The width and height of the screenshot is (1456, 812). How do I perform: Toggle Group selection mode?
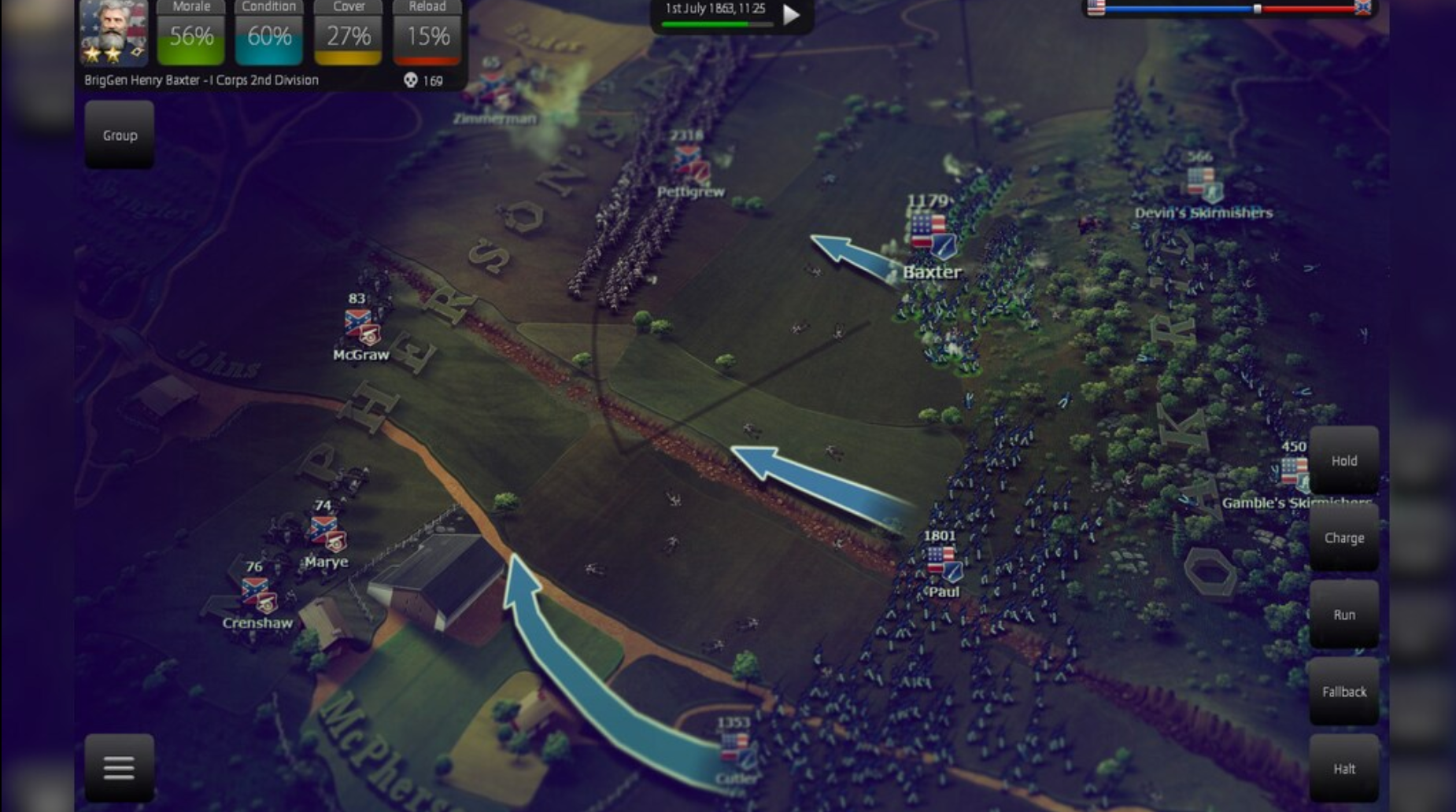click(118, 135)
